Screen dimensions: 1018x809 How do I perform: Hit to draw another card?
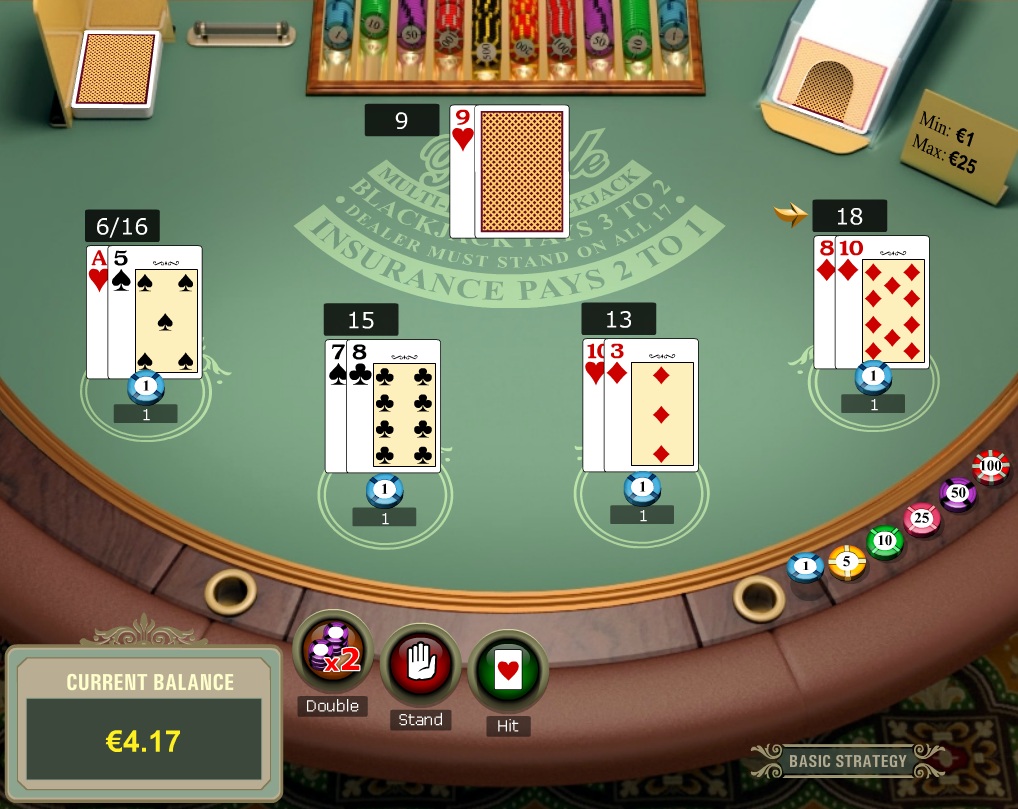[508, 670]
